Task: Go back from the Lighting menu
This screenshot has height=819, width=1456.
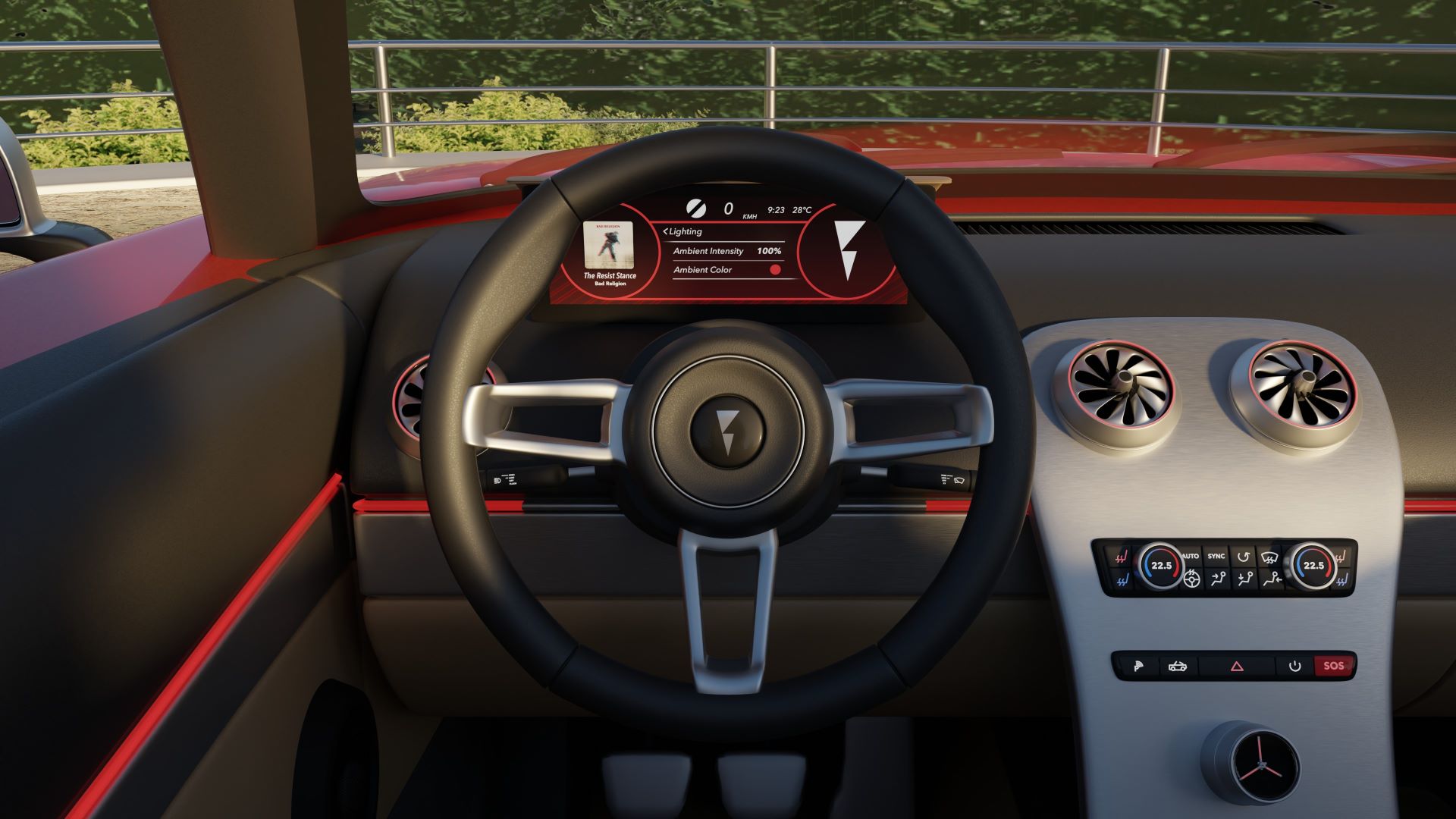Action: click(666, 231)
